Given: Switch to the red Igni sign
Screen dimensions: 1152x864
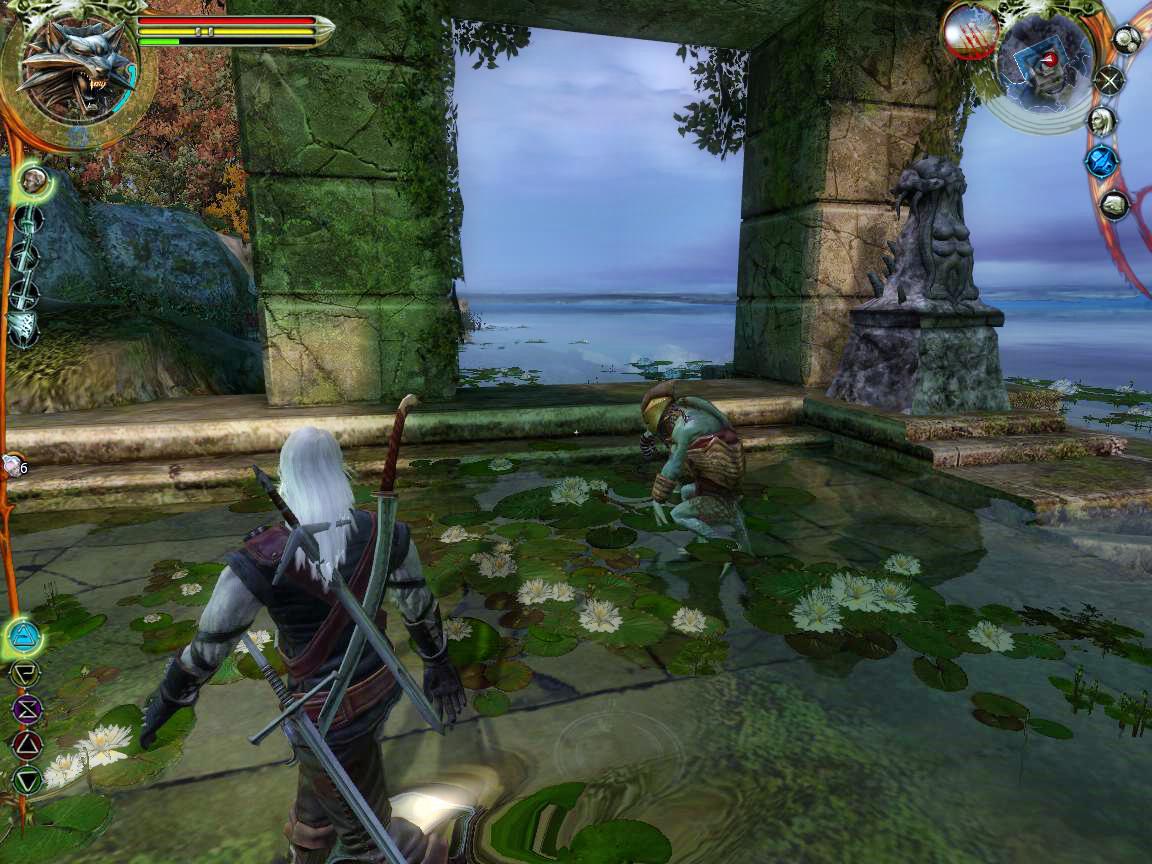Looking at the screenshot, I should (27, 744).
